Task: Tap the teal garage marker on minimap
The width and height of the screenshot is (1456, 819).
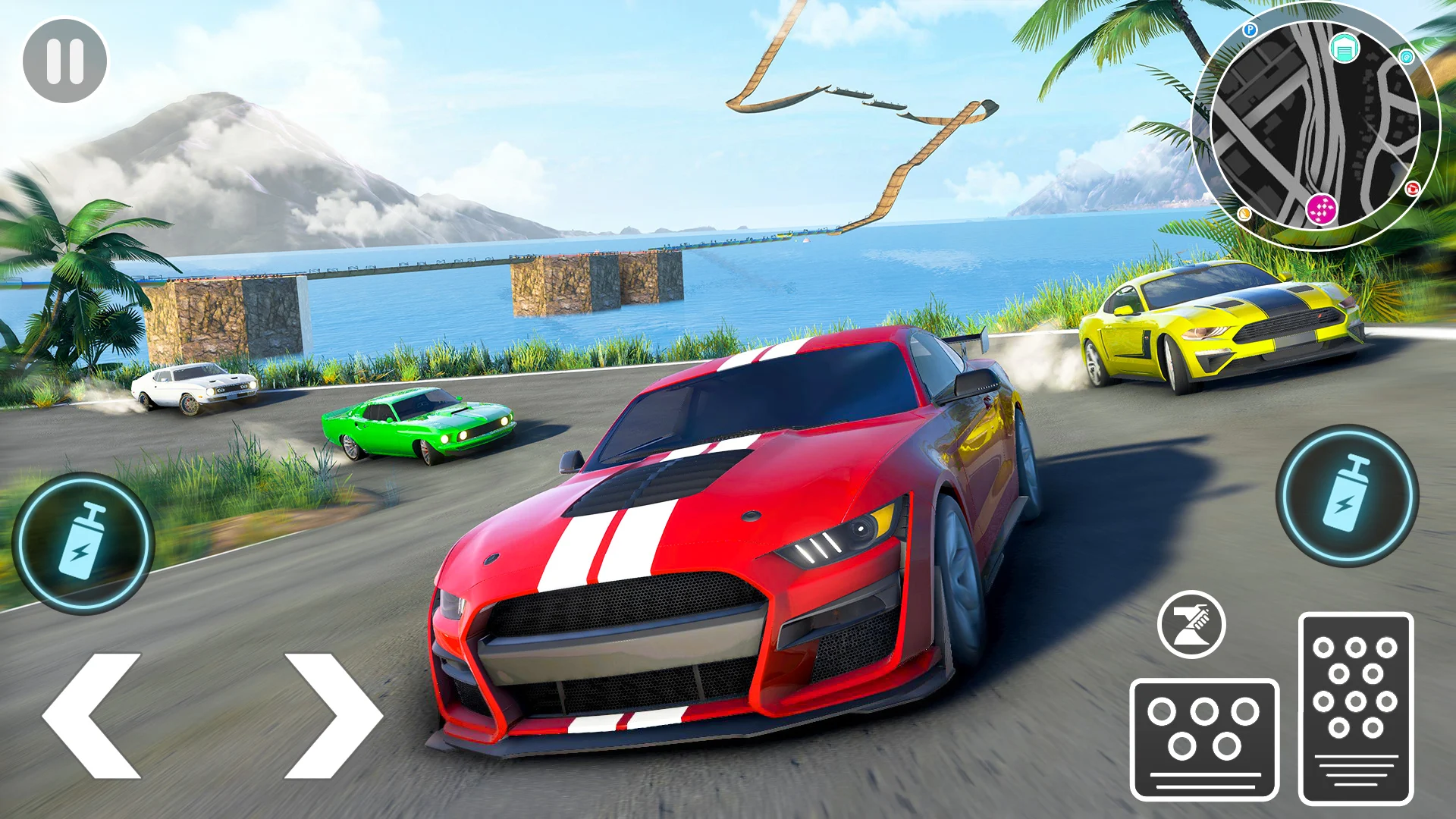Action: [x=1344, y=48]
